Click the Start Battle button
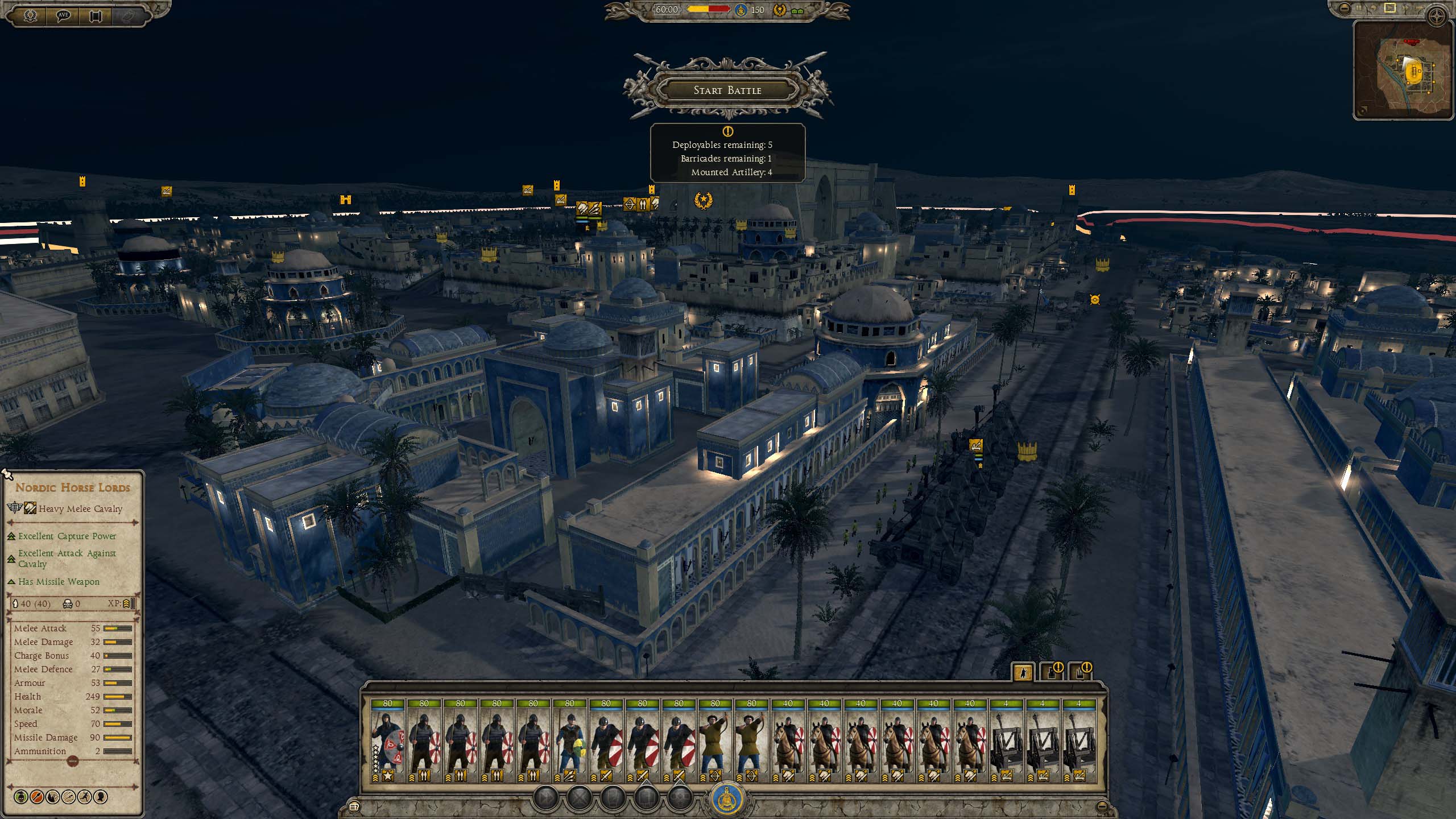The image size is (1456, 819). 727,90
